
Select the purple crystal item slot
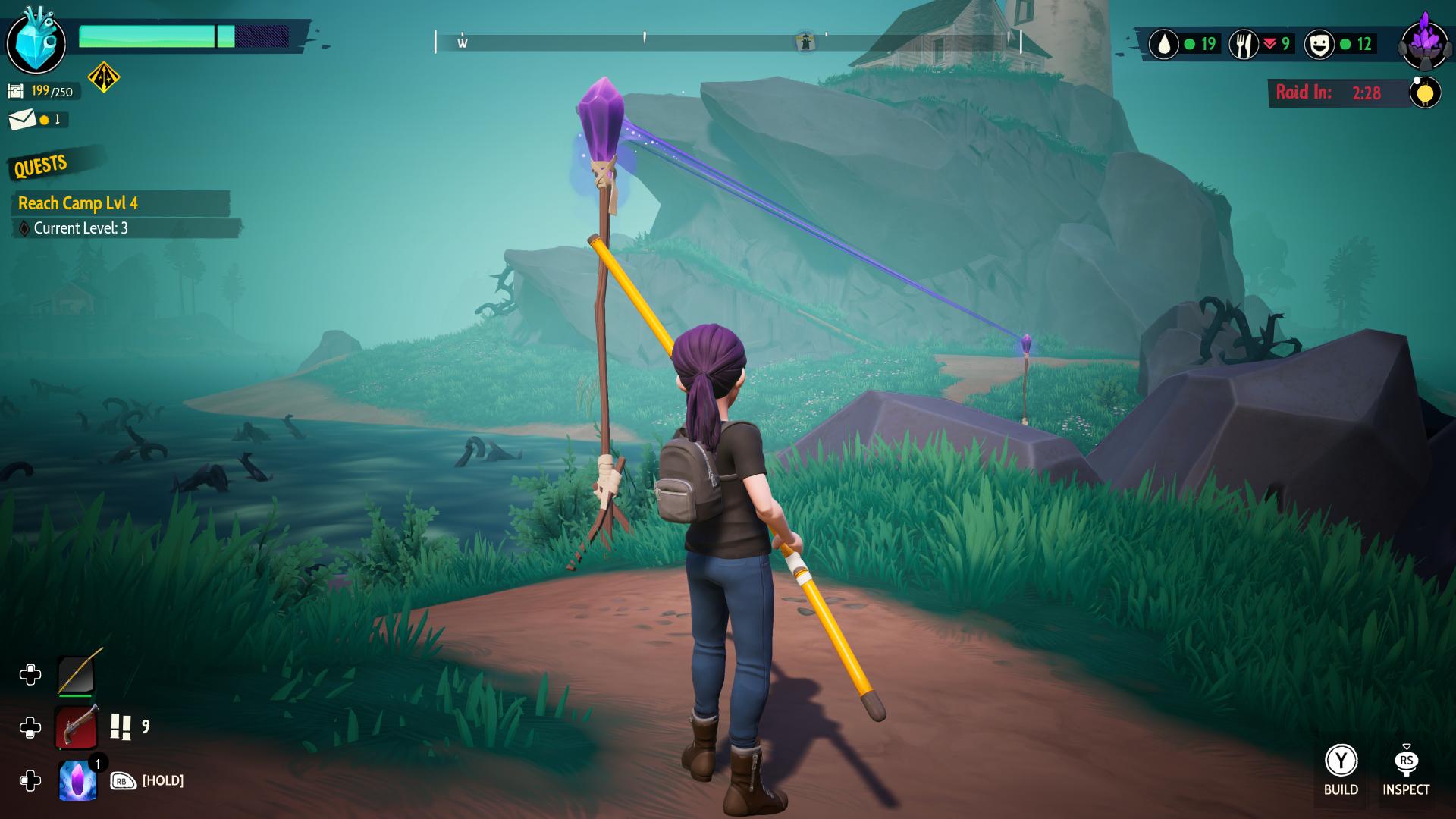point(77,781)
